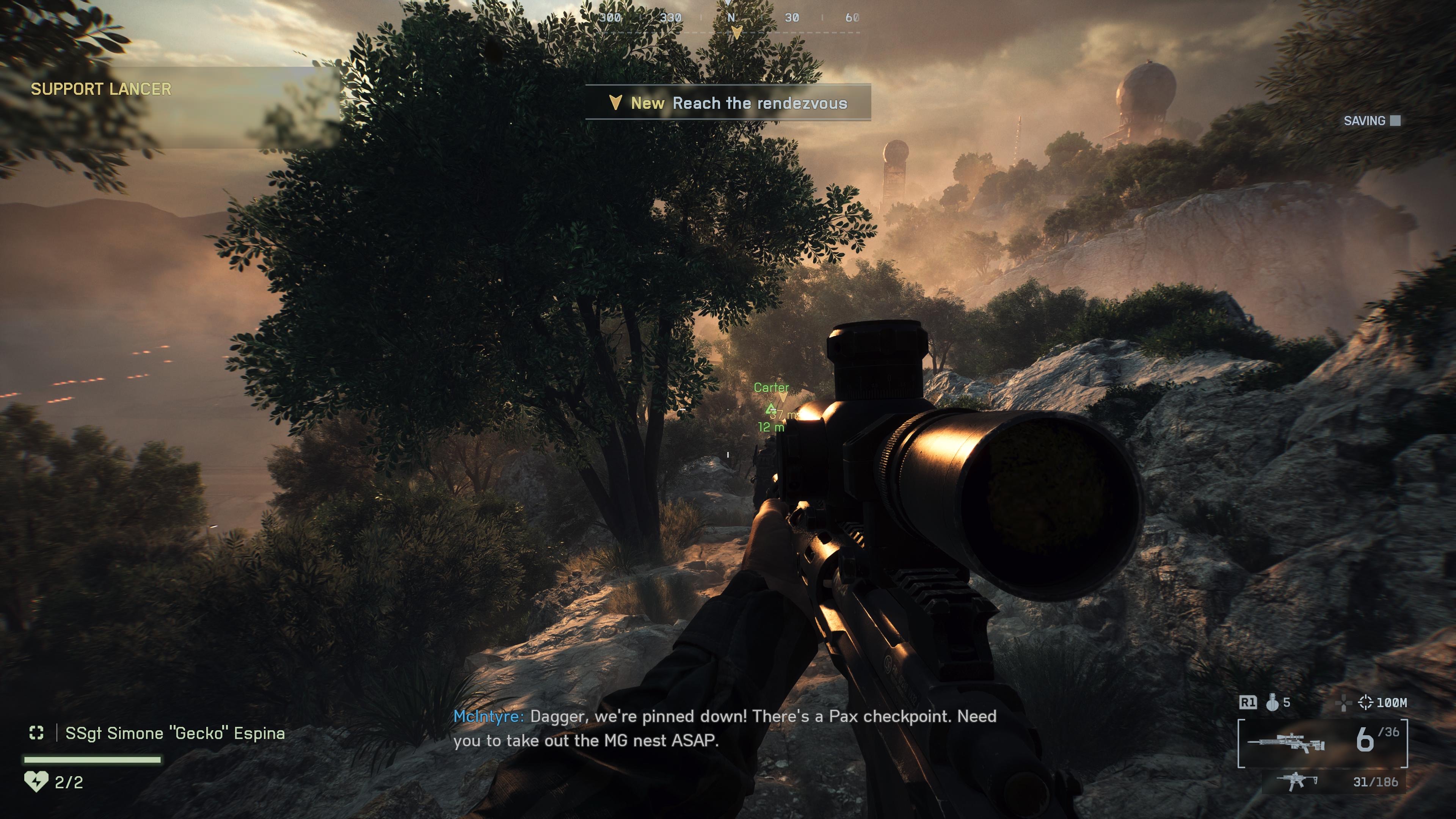Screen dimensions: 1456x819
Task: Click the compass heading bar
Action: tap(730, 19)
